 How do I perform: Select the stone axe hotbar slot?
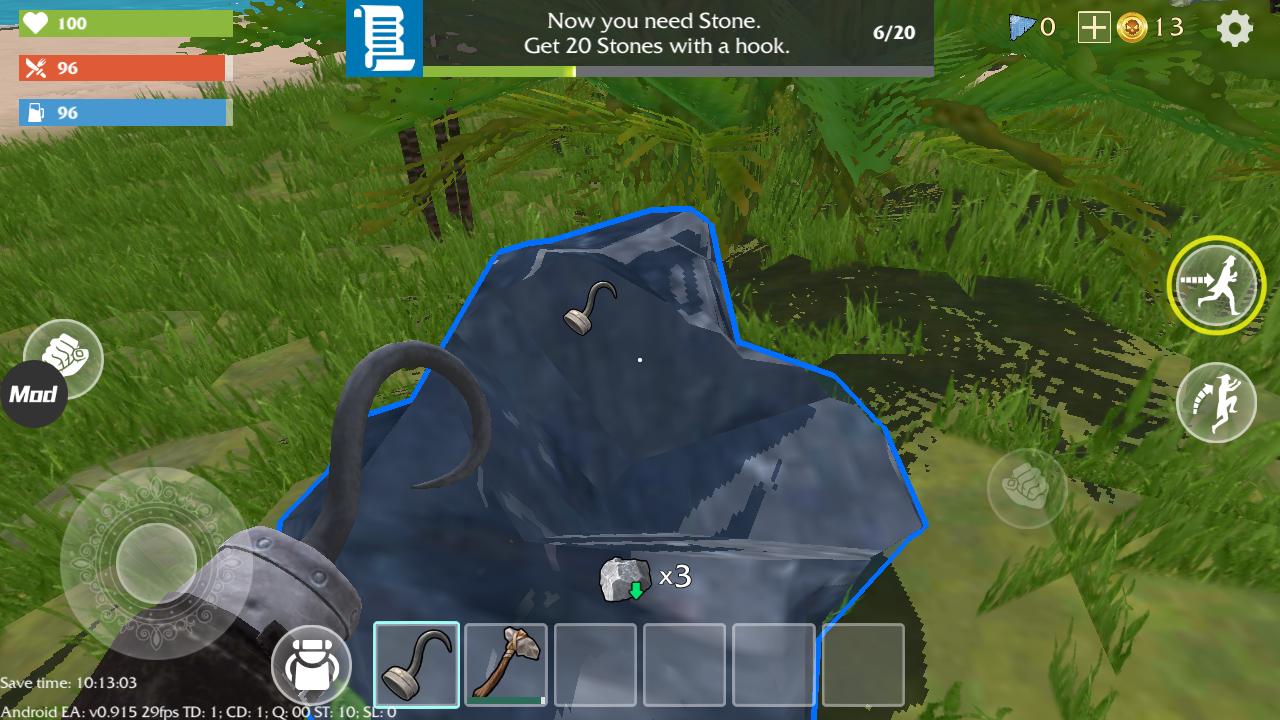pyautogui.click(x=506, y=664)
